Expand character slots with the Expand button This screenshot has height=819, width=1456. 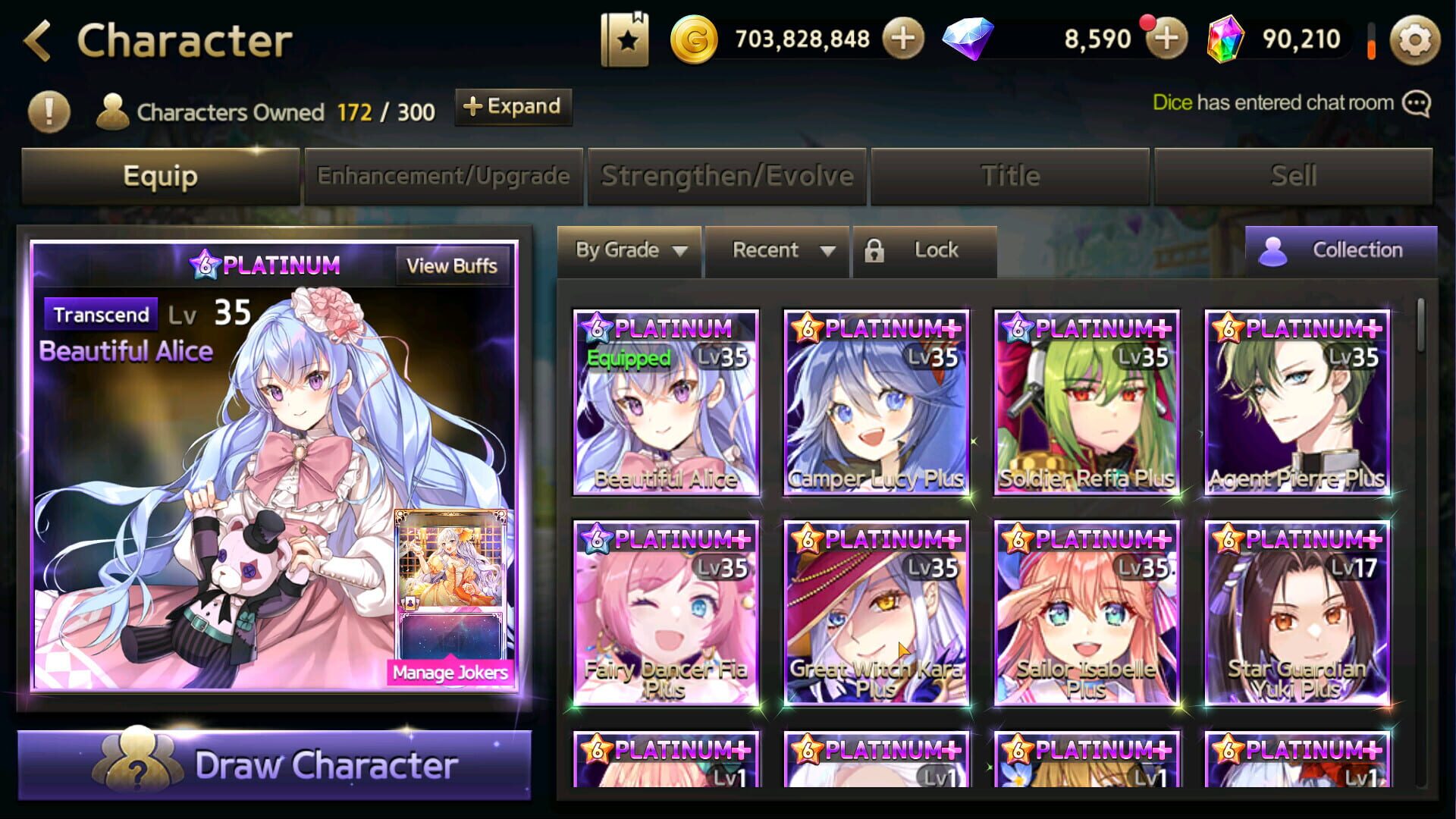click(513, 107)
